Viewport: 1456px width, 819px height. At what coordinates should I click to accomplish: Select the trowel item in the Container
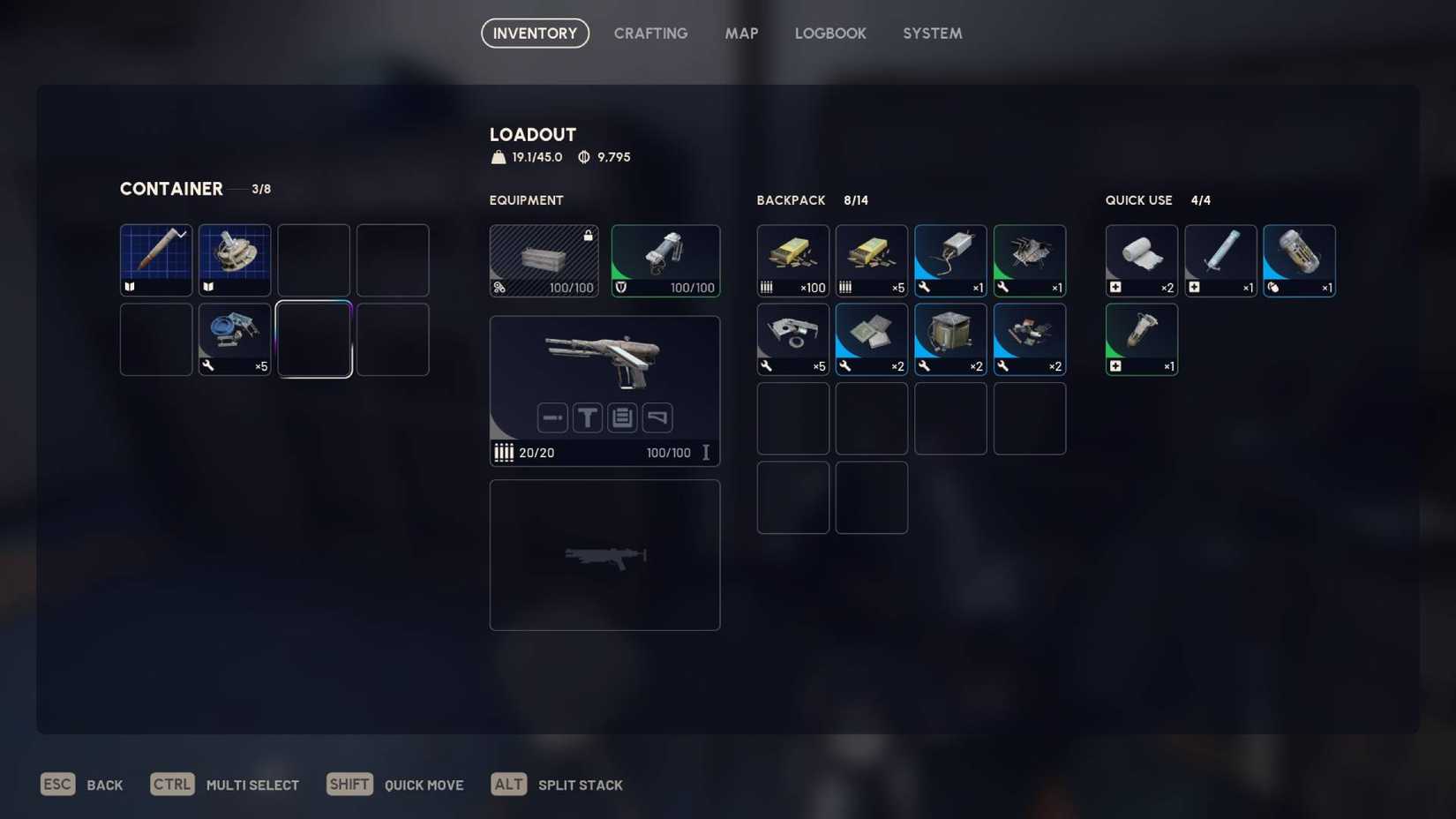click(155, 259)
